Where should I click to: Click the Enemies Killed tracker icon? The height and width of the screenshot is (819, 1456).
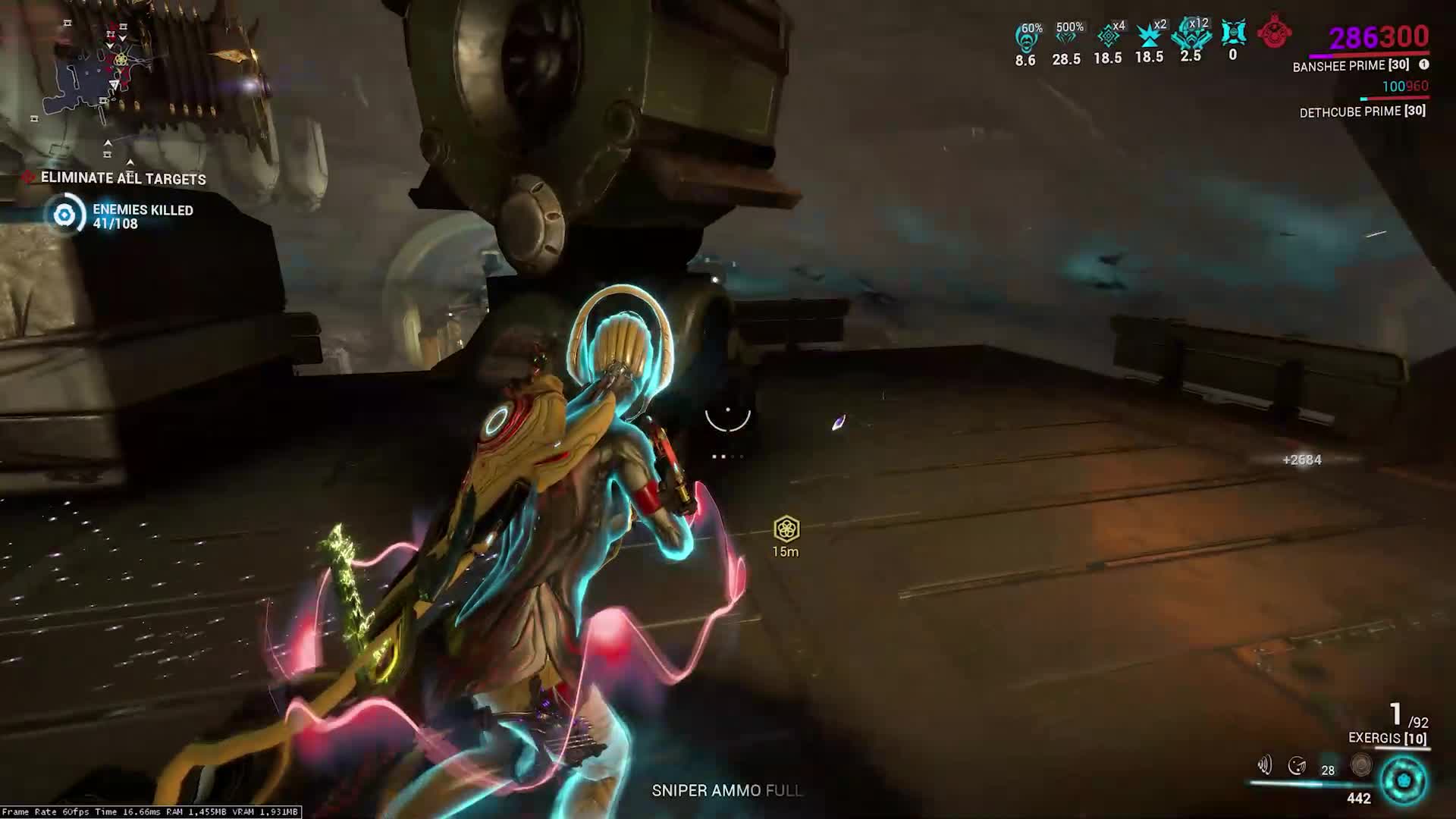64,215
